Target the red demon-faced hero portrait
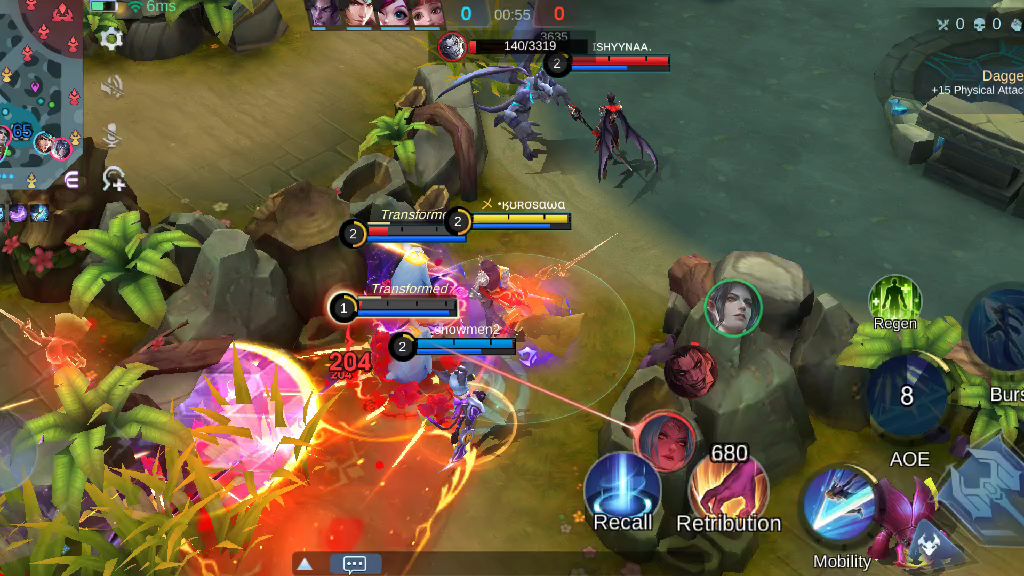The width and height of the screenshot is (1024, 576). point(690,368)
